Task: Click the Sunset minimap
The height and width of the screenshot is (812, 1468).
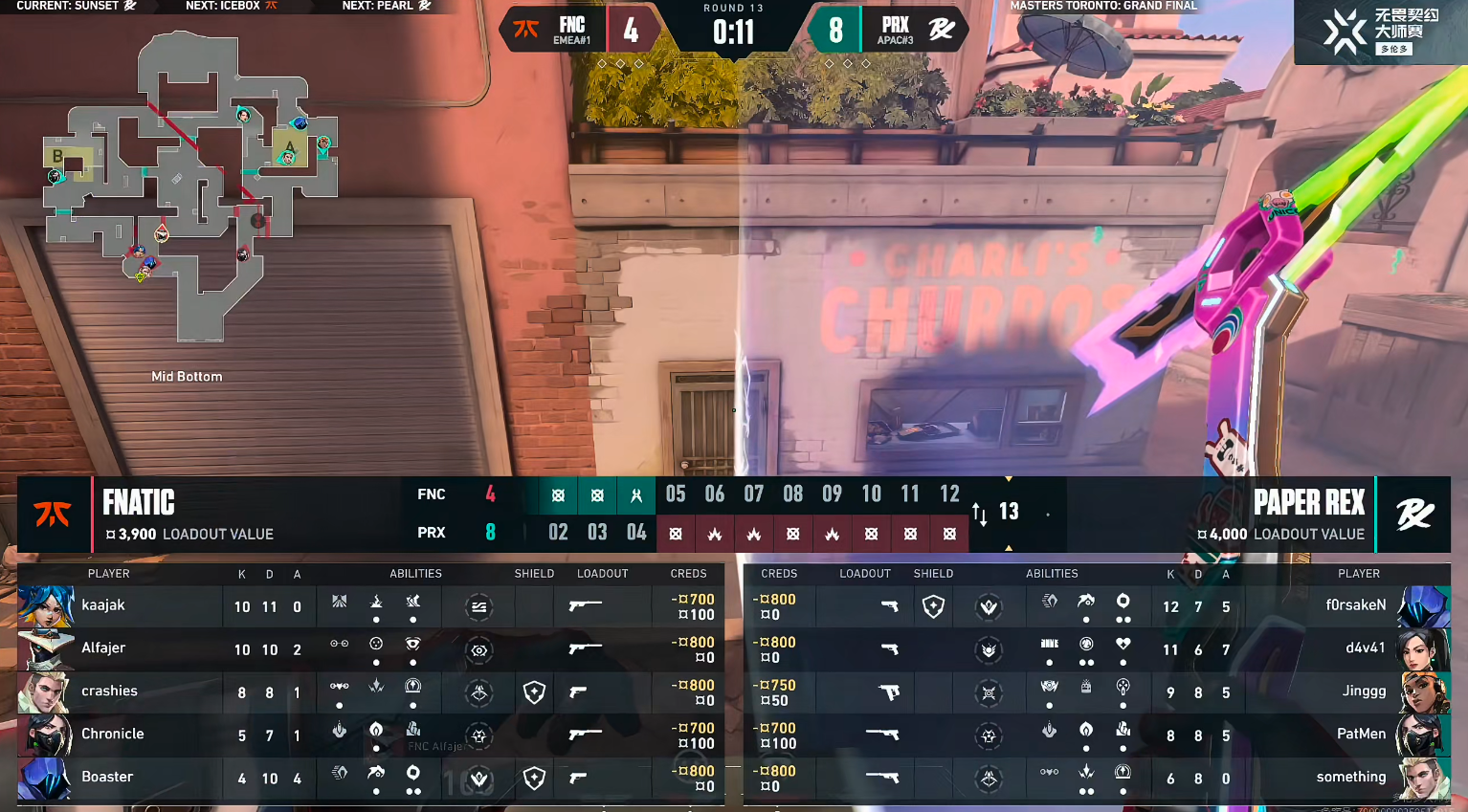Action: [191, 187]
